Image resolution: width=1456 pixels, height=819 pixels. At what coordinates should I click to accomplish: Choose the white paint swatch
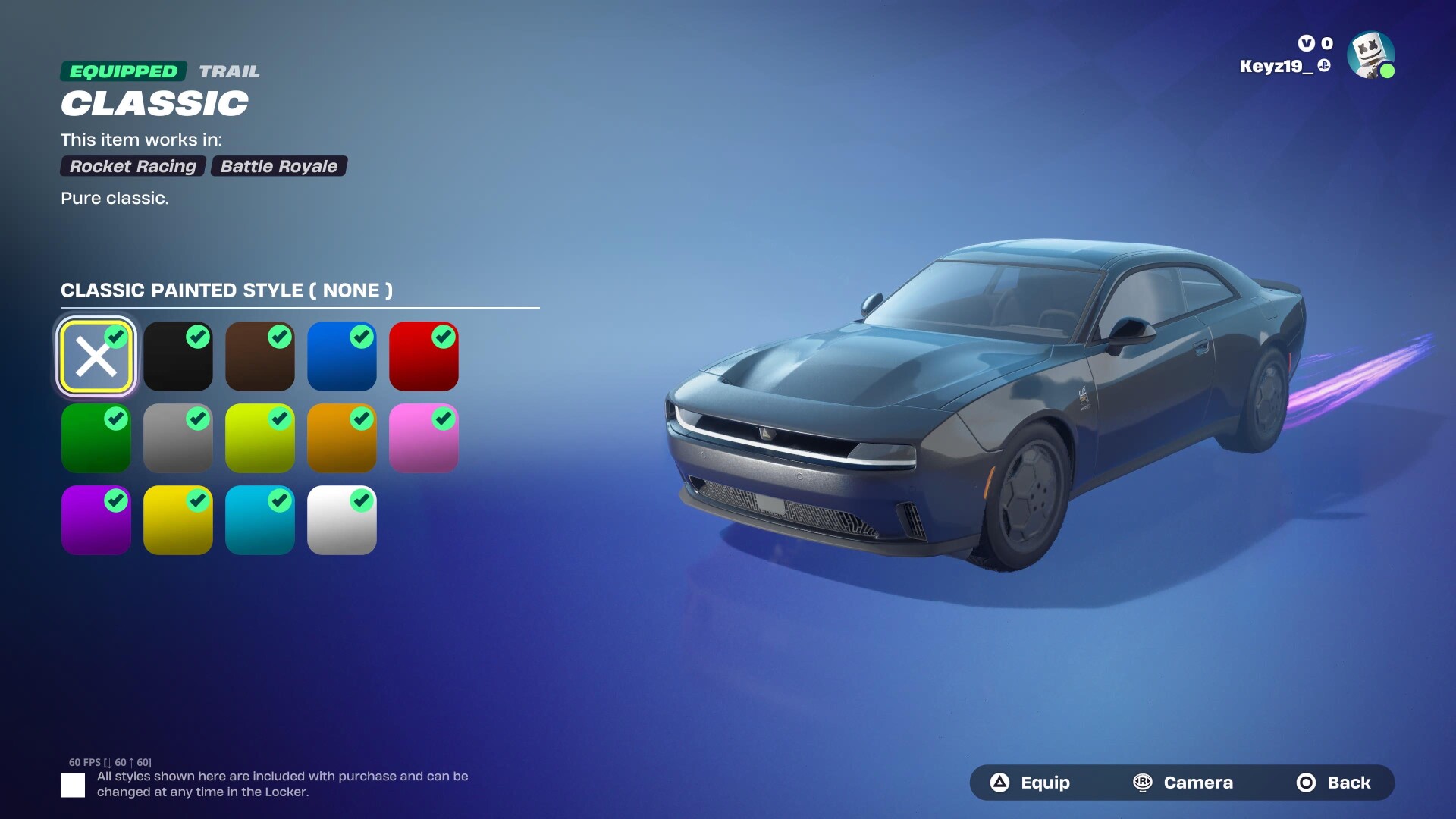[342, 520]
